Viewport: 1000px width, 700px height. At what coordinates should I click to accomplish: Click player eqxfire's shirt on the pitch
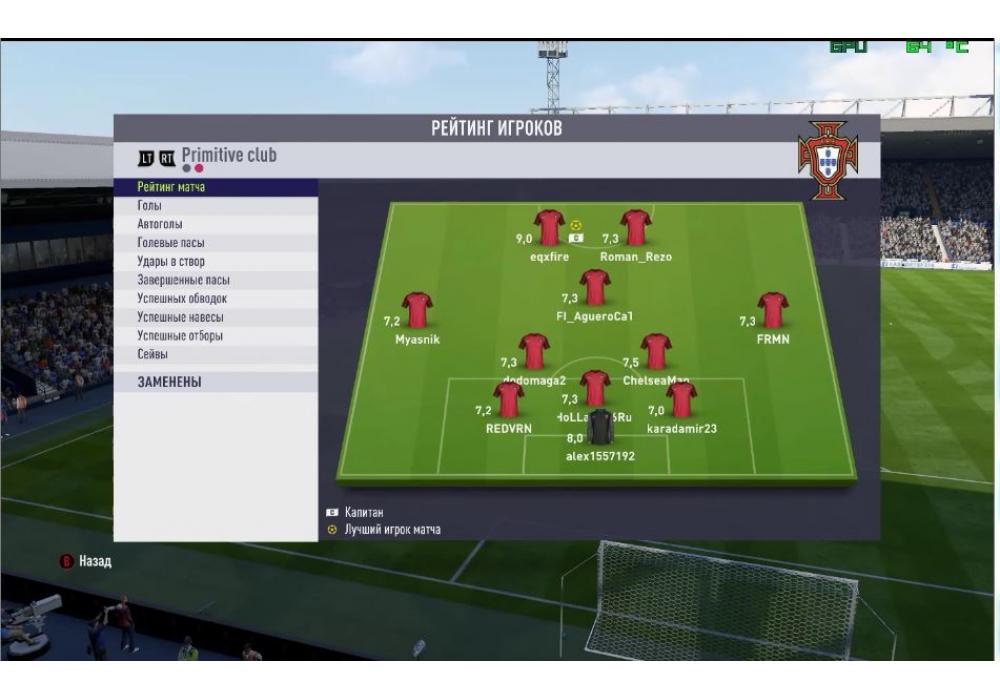(x=549, y=228)
